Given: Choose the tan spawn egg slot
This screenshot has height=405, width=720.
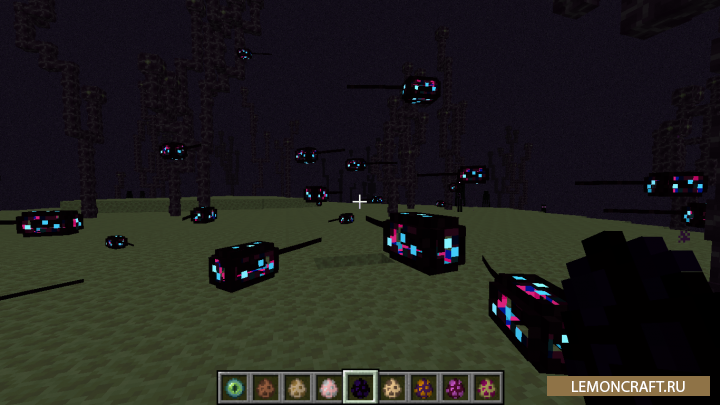Looking at the screenshot, I should (298, 387).
